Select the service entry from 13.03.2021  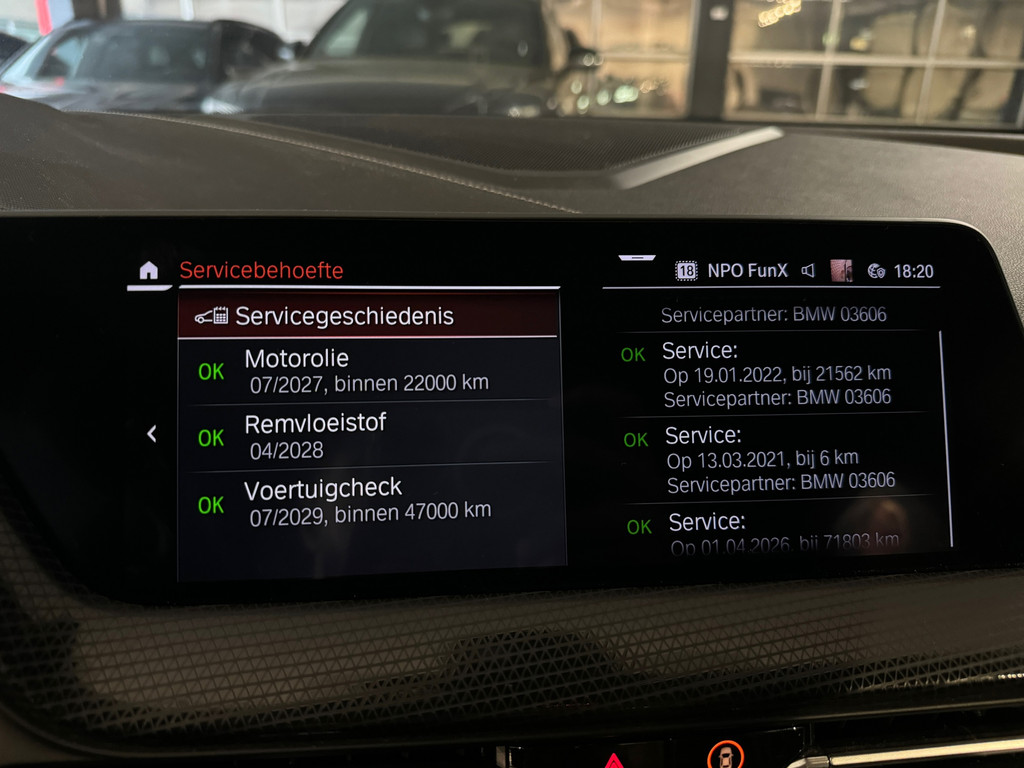point(780,459)
